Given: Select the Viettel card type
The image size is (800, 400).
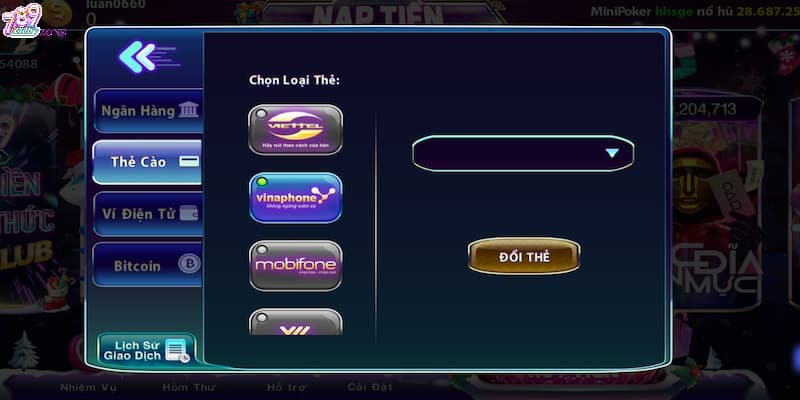Looking at the screenshot, I should (x=295, y=130).
